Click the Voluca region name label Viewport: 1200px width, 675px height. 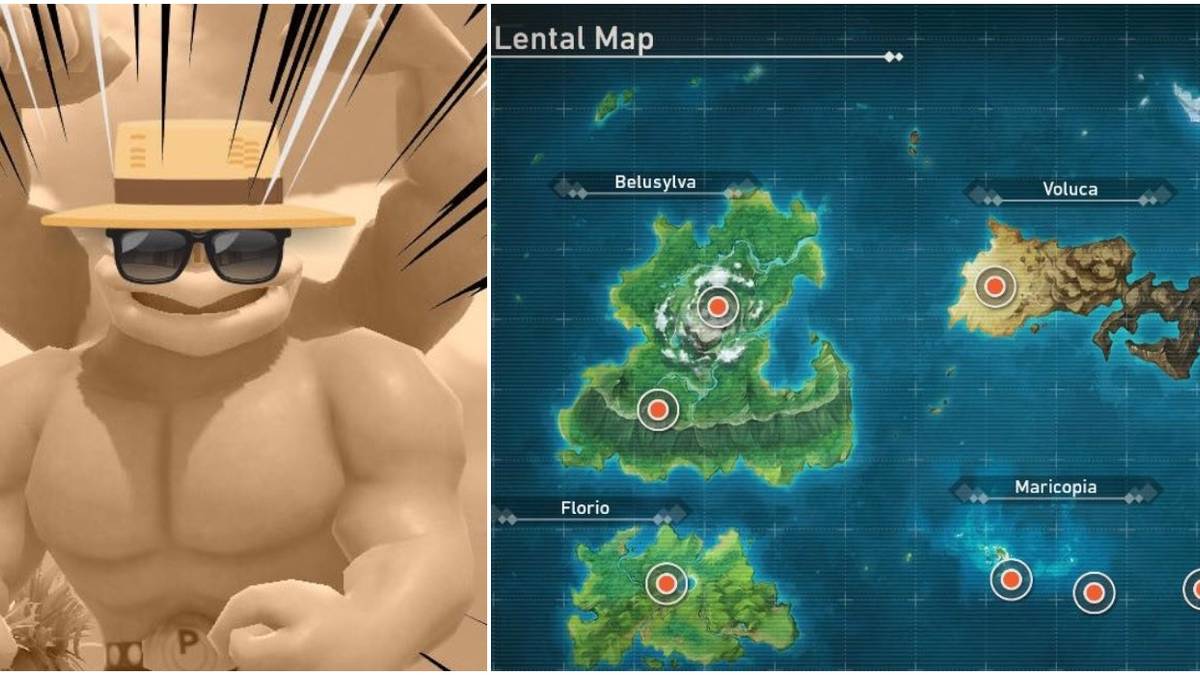tap(1070, 189)
